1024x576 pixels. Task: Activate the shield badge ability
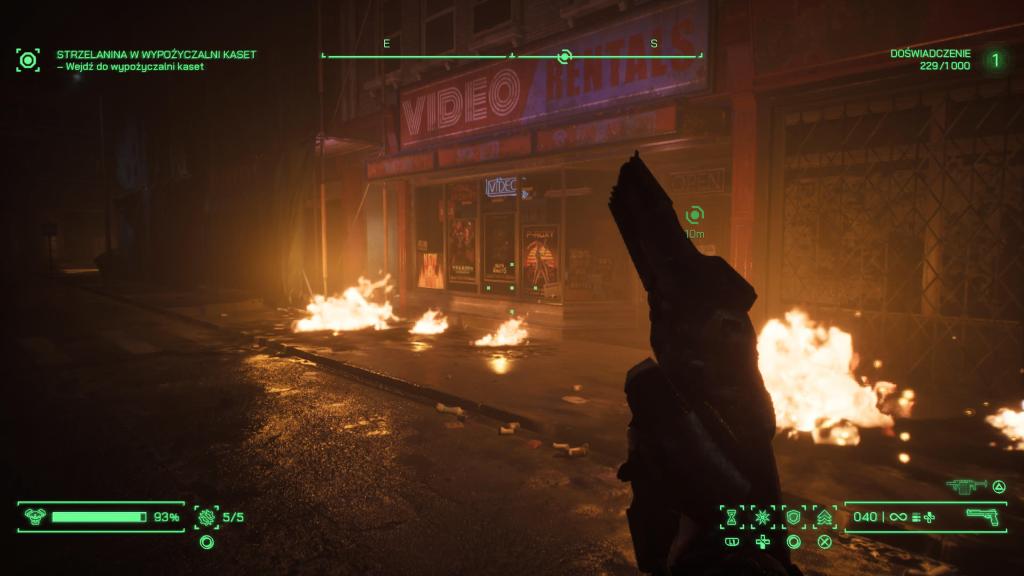794,517
